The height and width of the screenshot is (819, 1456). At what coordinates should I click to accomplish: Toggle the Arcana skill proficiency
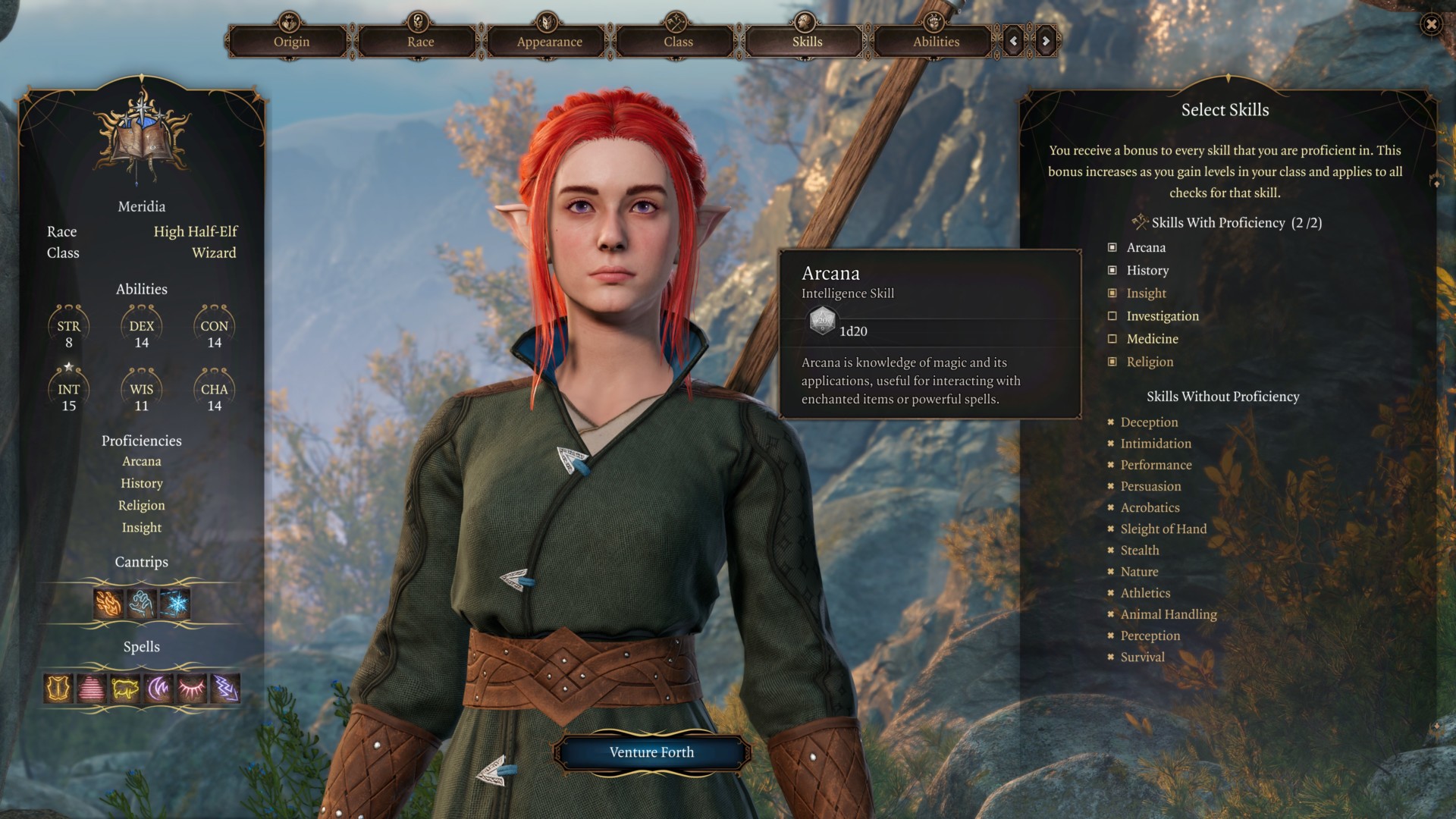pyautogui.click(x=1112, y=247)
